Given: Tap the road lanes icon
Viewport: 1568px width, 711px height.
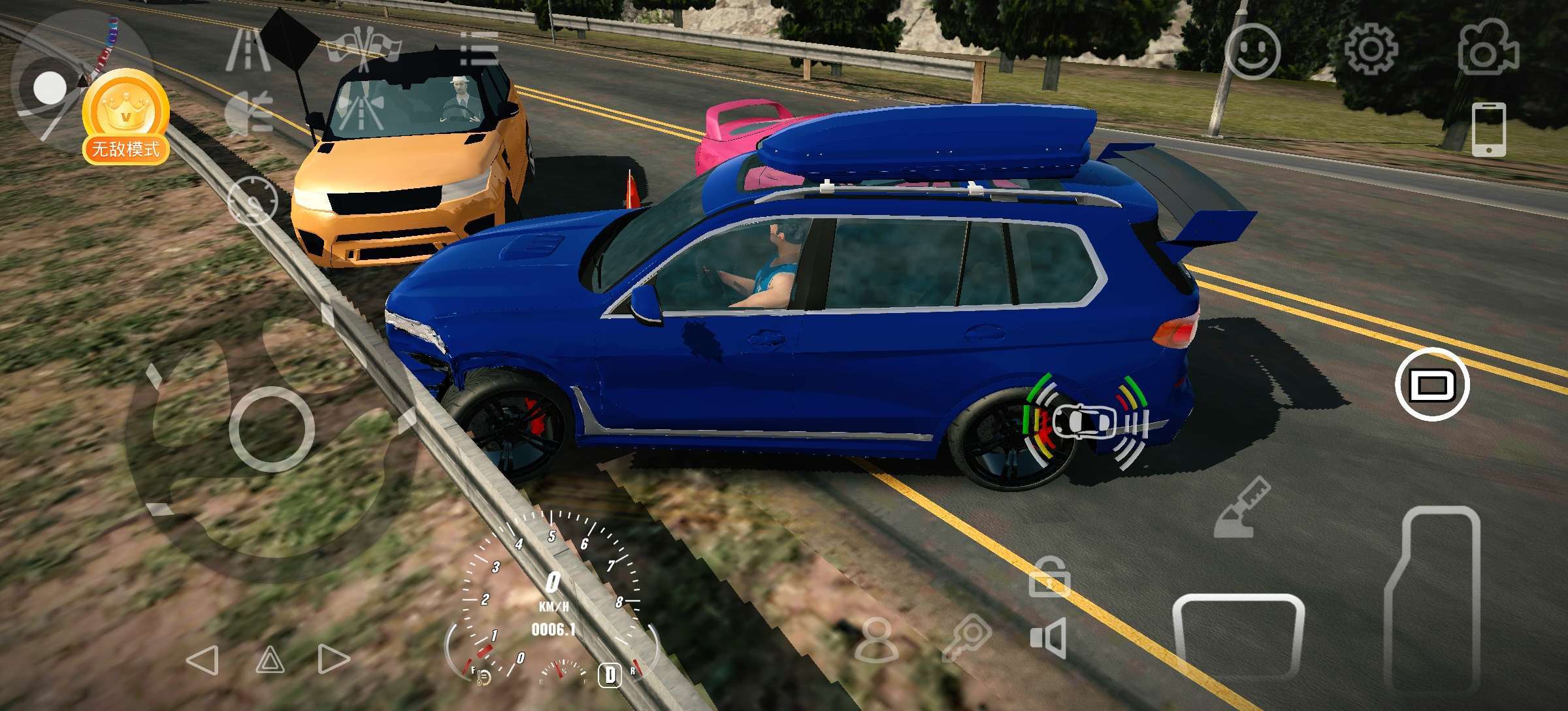Looking at the screenshot, I should click(248, 49).
